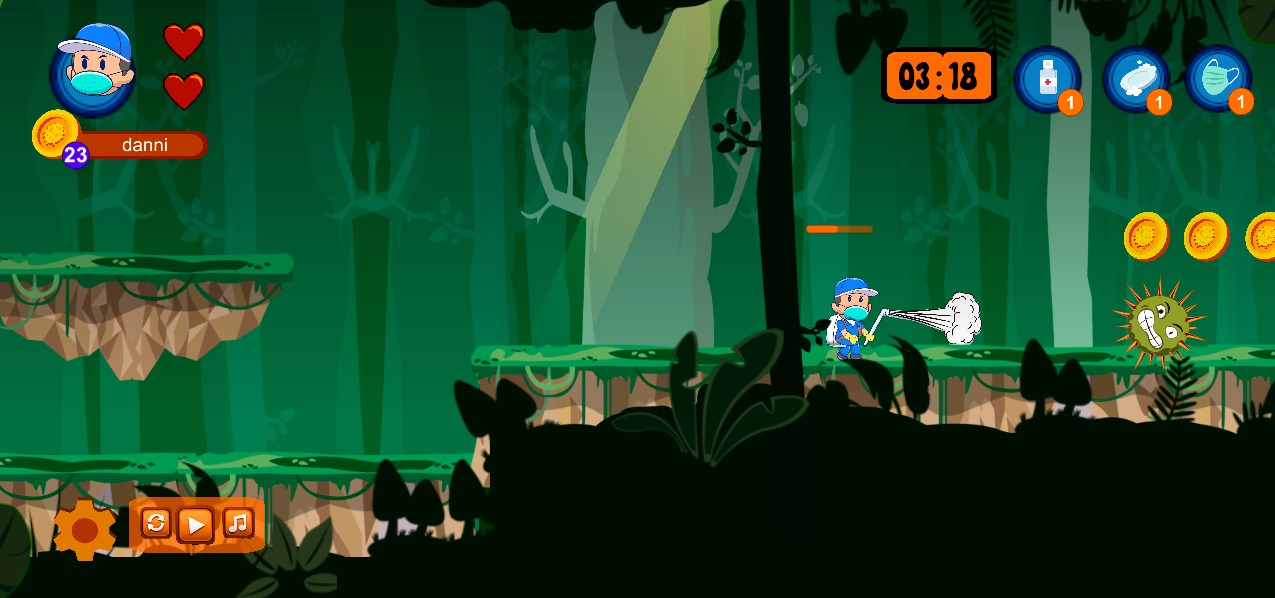Open the orange gear settings menu
Image resolution: width=1275 pixels, height=598 pixels.
click(85, 528)
